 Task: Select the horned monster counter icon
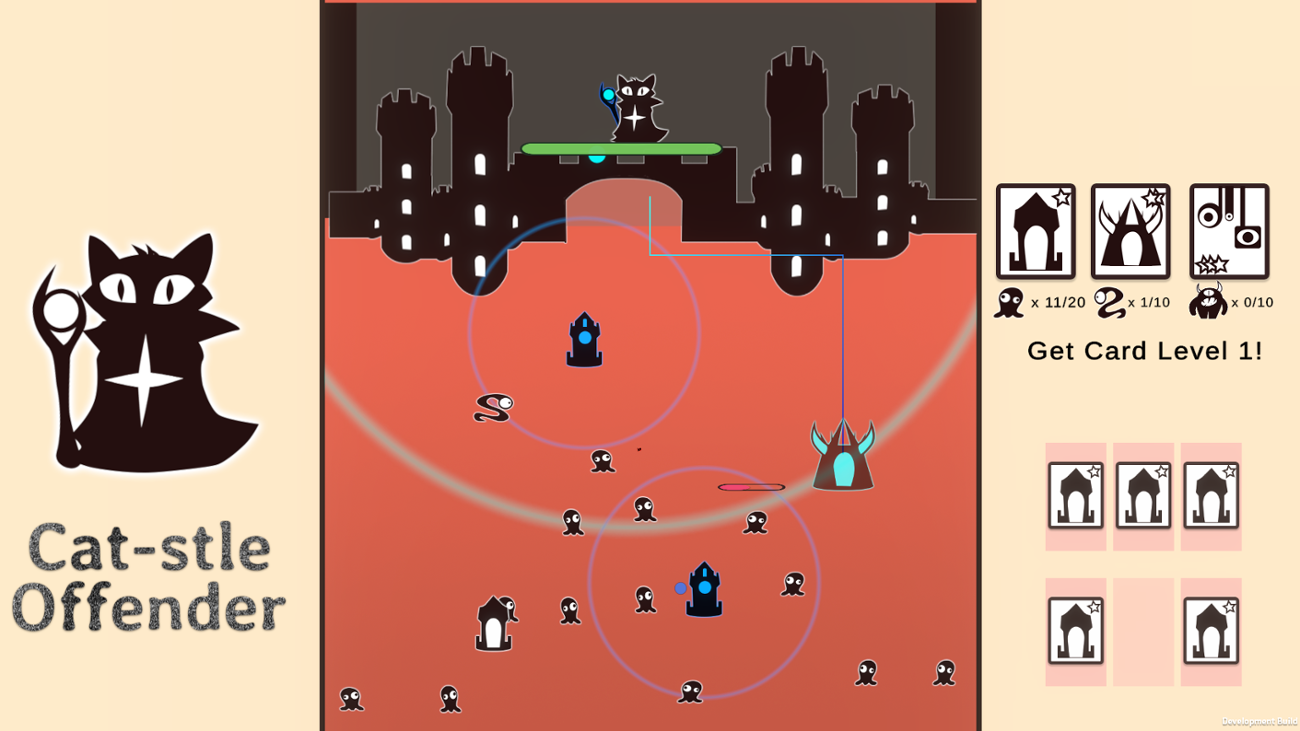tap(1208, 301)
